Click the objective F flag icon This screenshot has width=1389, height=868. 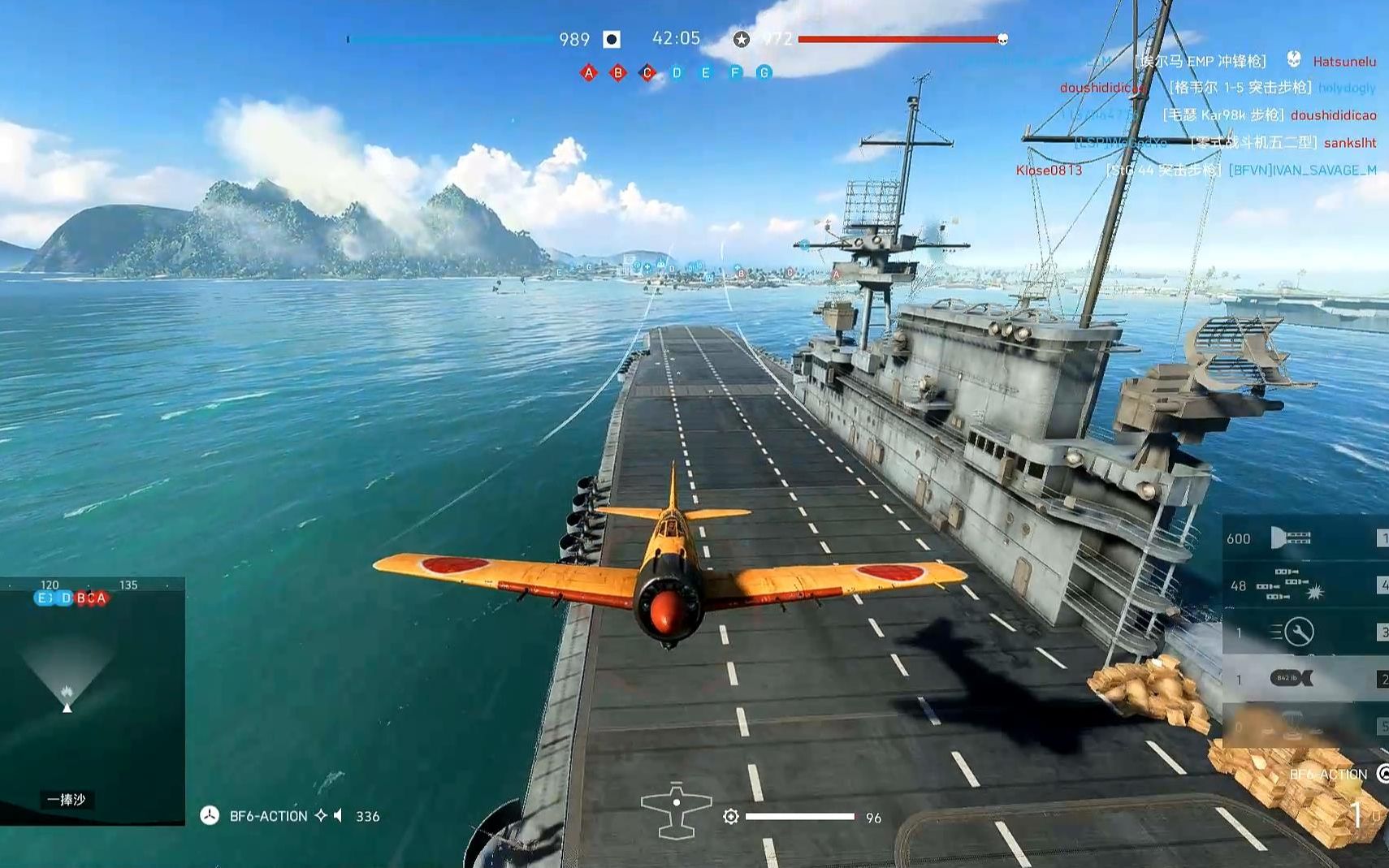735,73
